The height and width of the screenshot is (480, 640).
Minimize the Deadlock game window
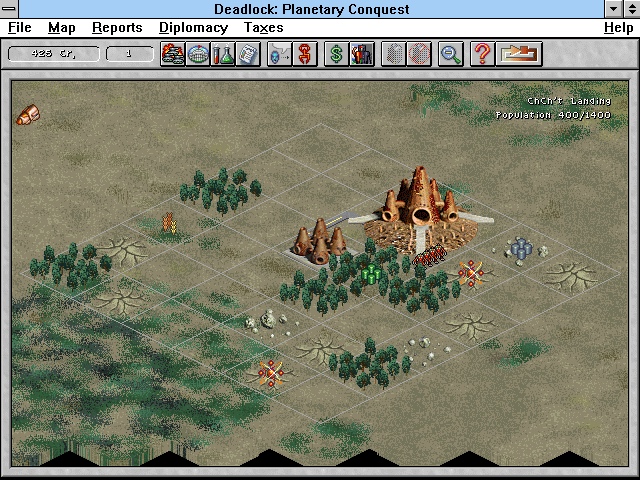(613, 9)
